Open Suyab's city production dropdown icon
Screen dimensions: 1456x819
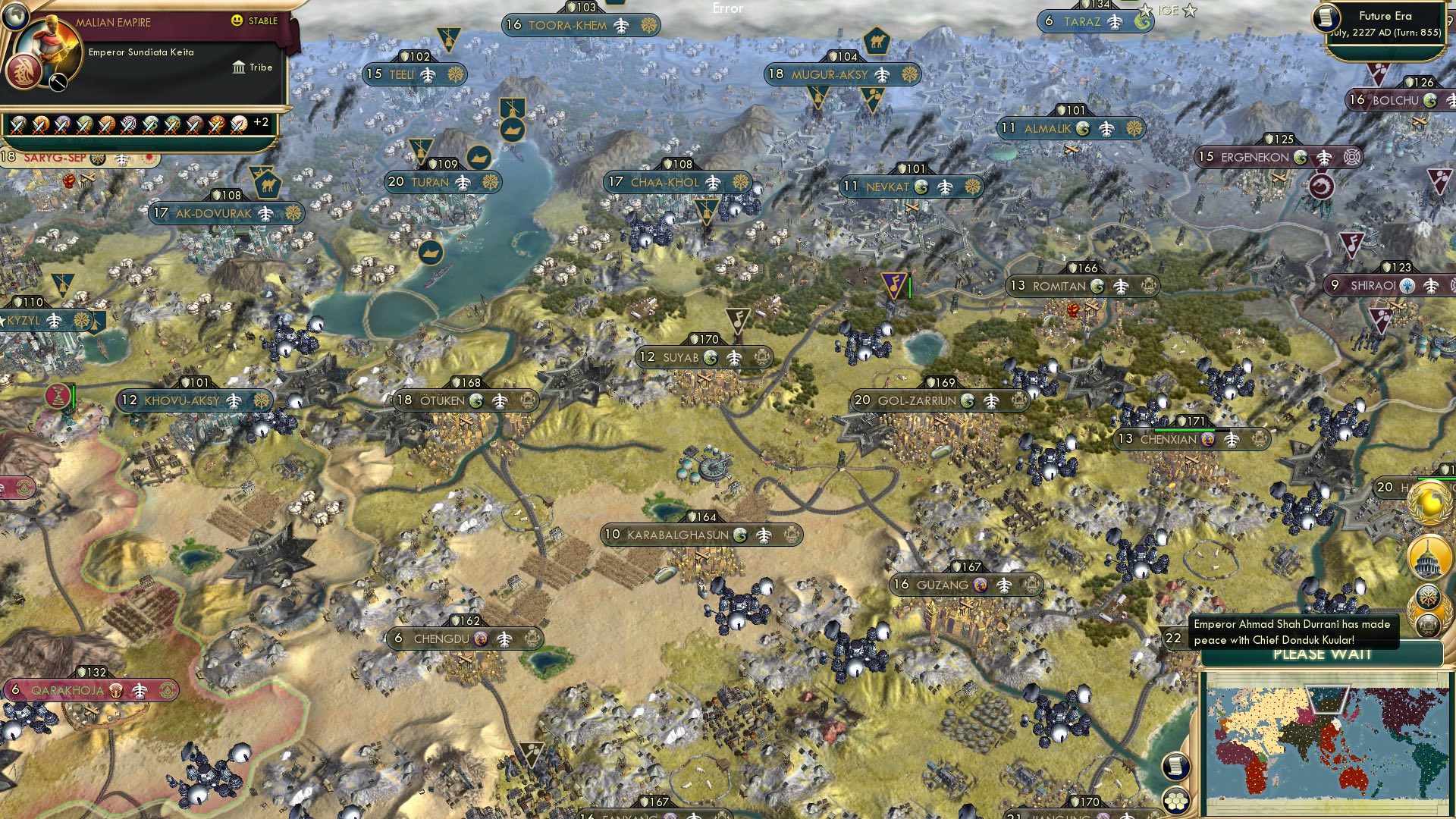point(761,357)
